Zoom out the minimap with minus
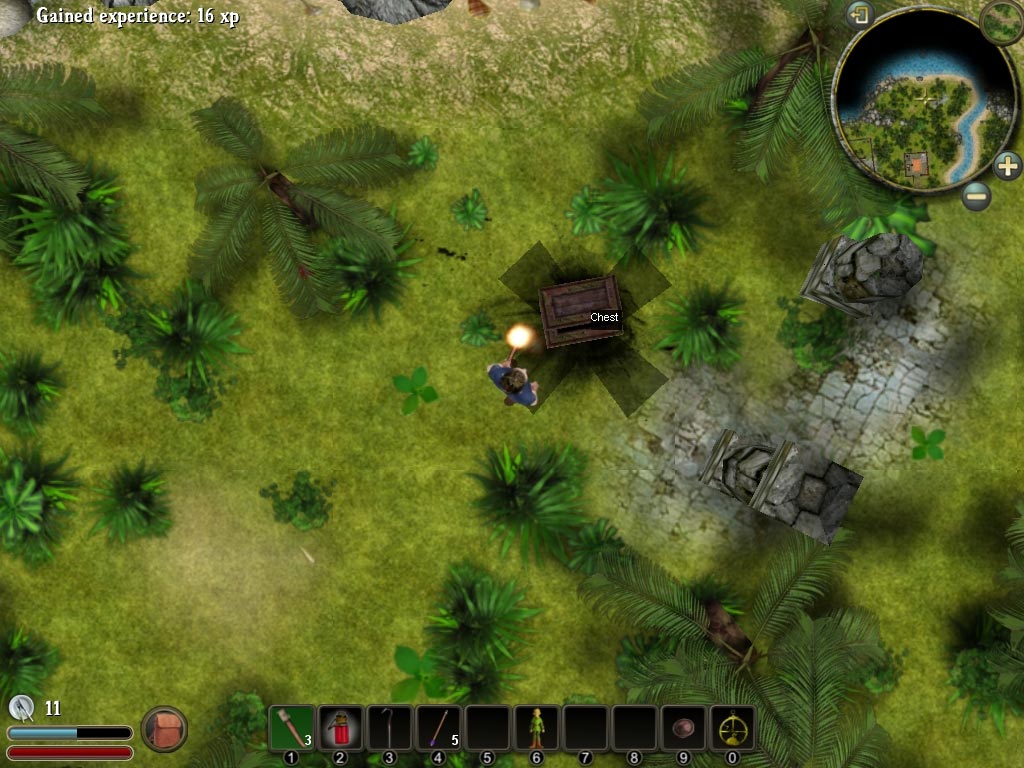 click(977, 195)
